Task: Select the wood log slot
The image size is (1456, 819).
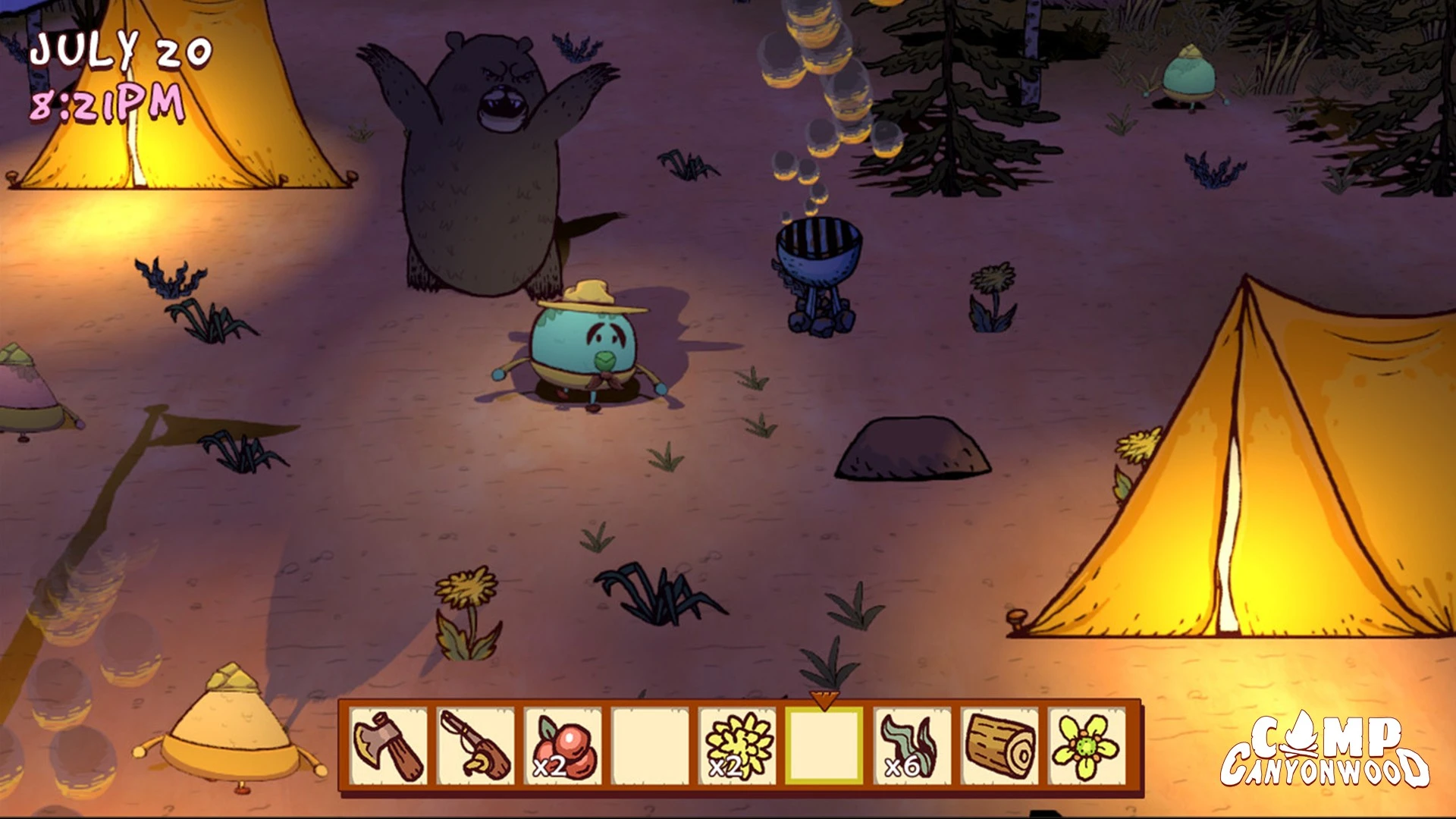Action: pyautogui.click(x=999, y=746)
